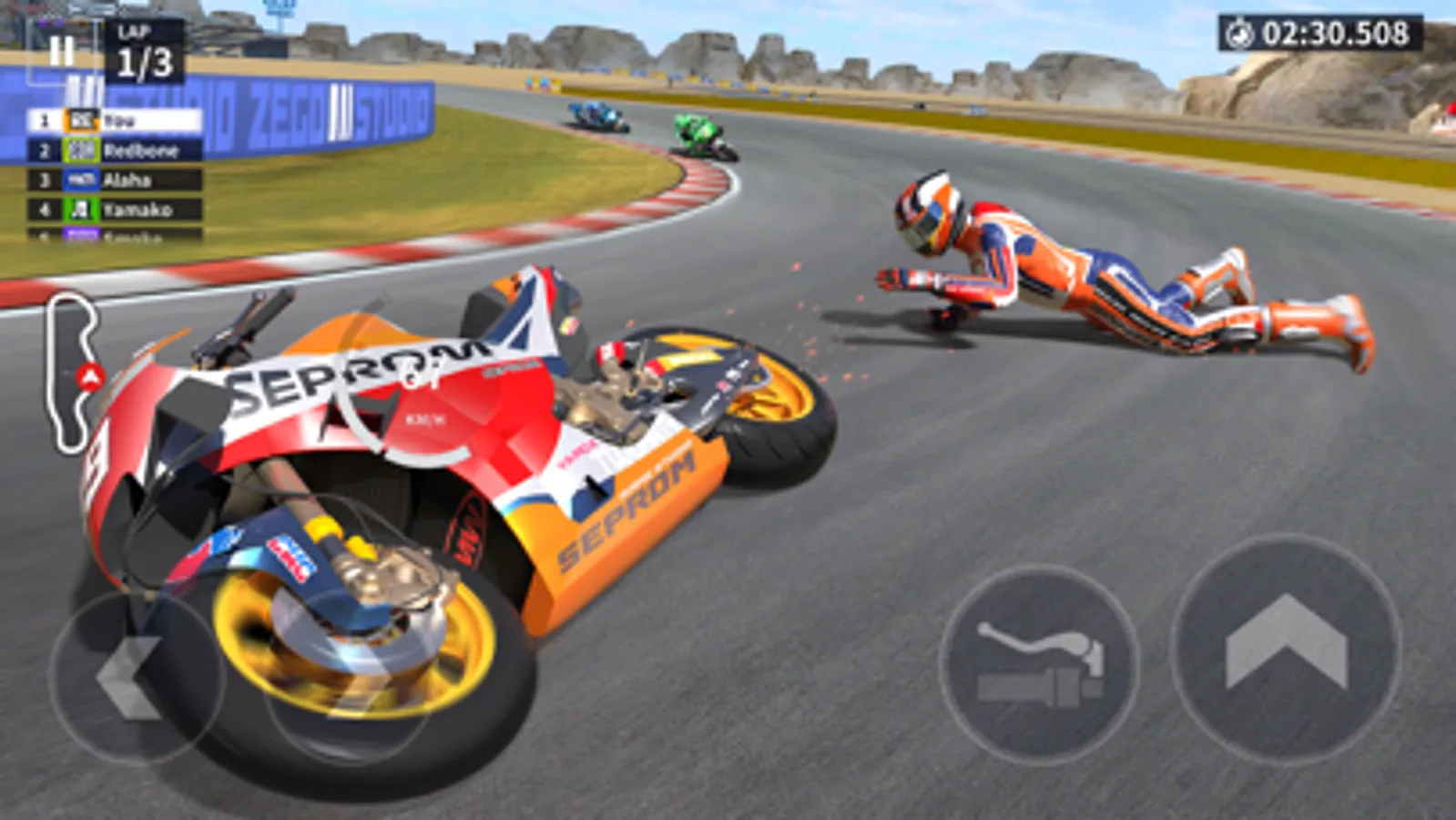Tap the stopwatch icon beside the race timer
This screenshot has width=1456, height=820.
(x=1241, y=32)
